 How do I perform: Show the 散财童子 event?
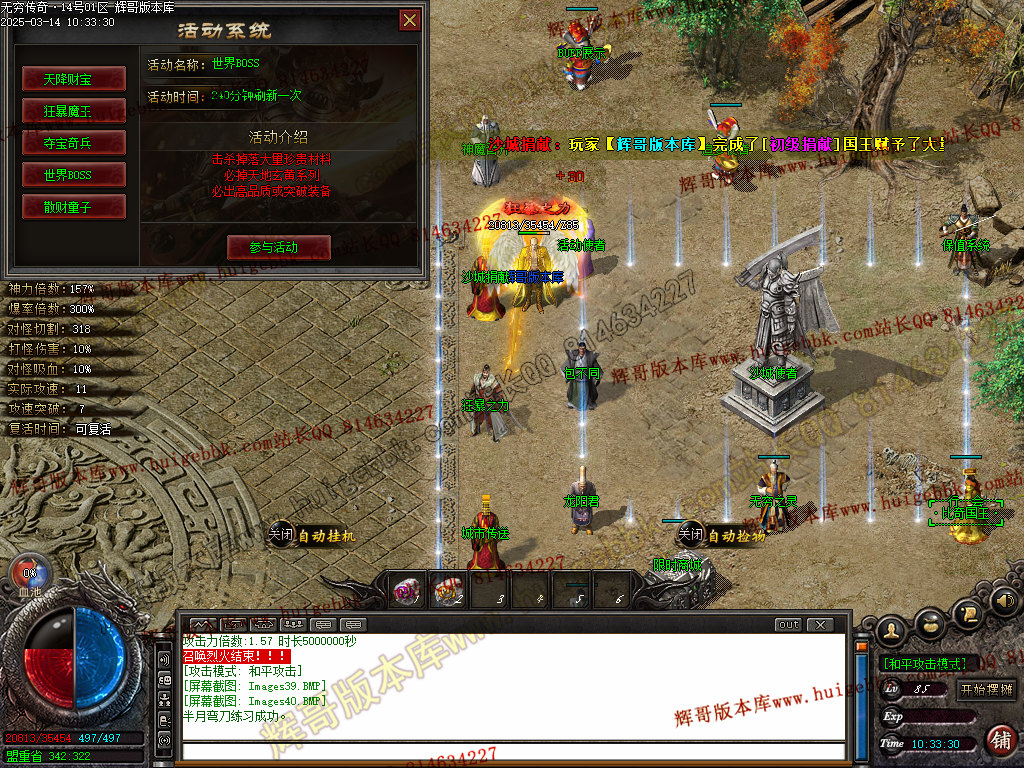pyautogui.click(x=74, y=206)
